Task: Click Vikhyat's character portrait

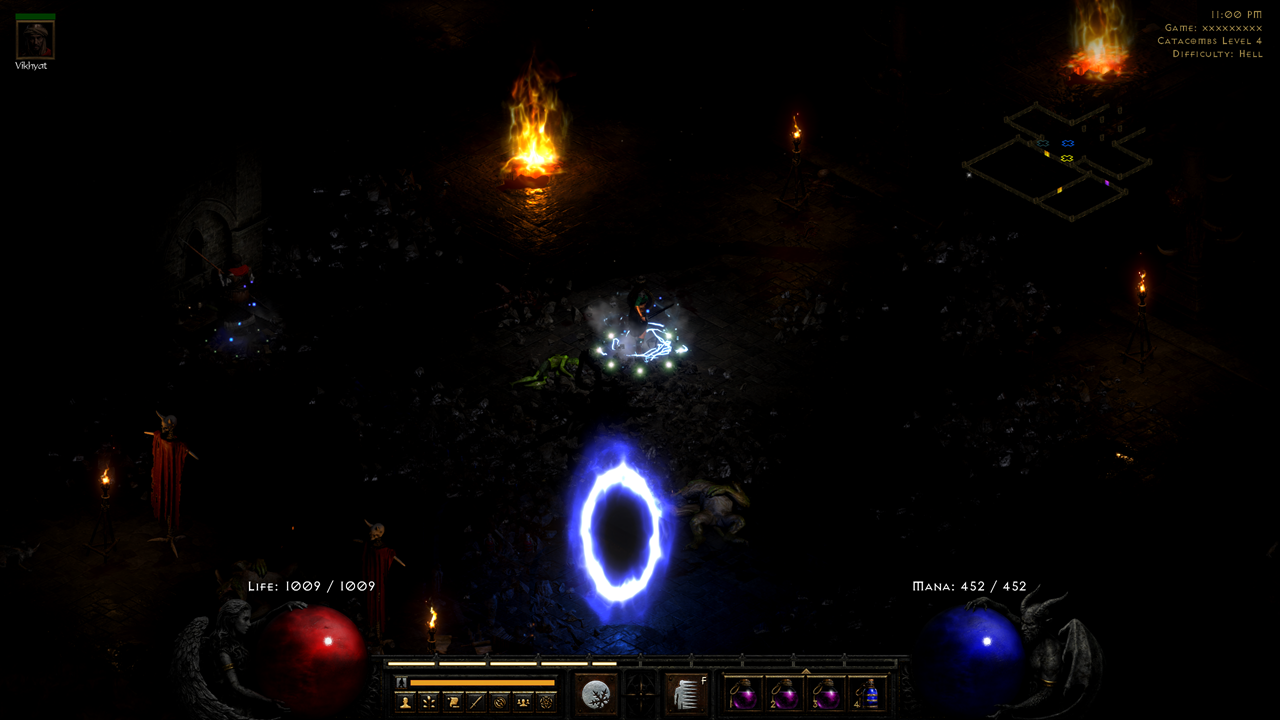Action: pos(33,37)
